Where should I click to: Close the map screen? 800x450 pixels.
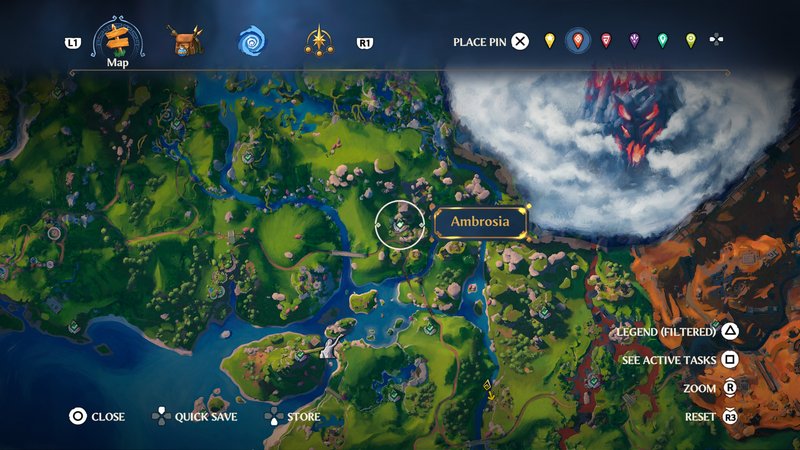98,417
